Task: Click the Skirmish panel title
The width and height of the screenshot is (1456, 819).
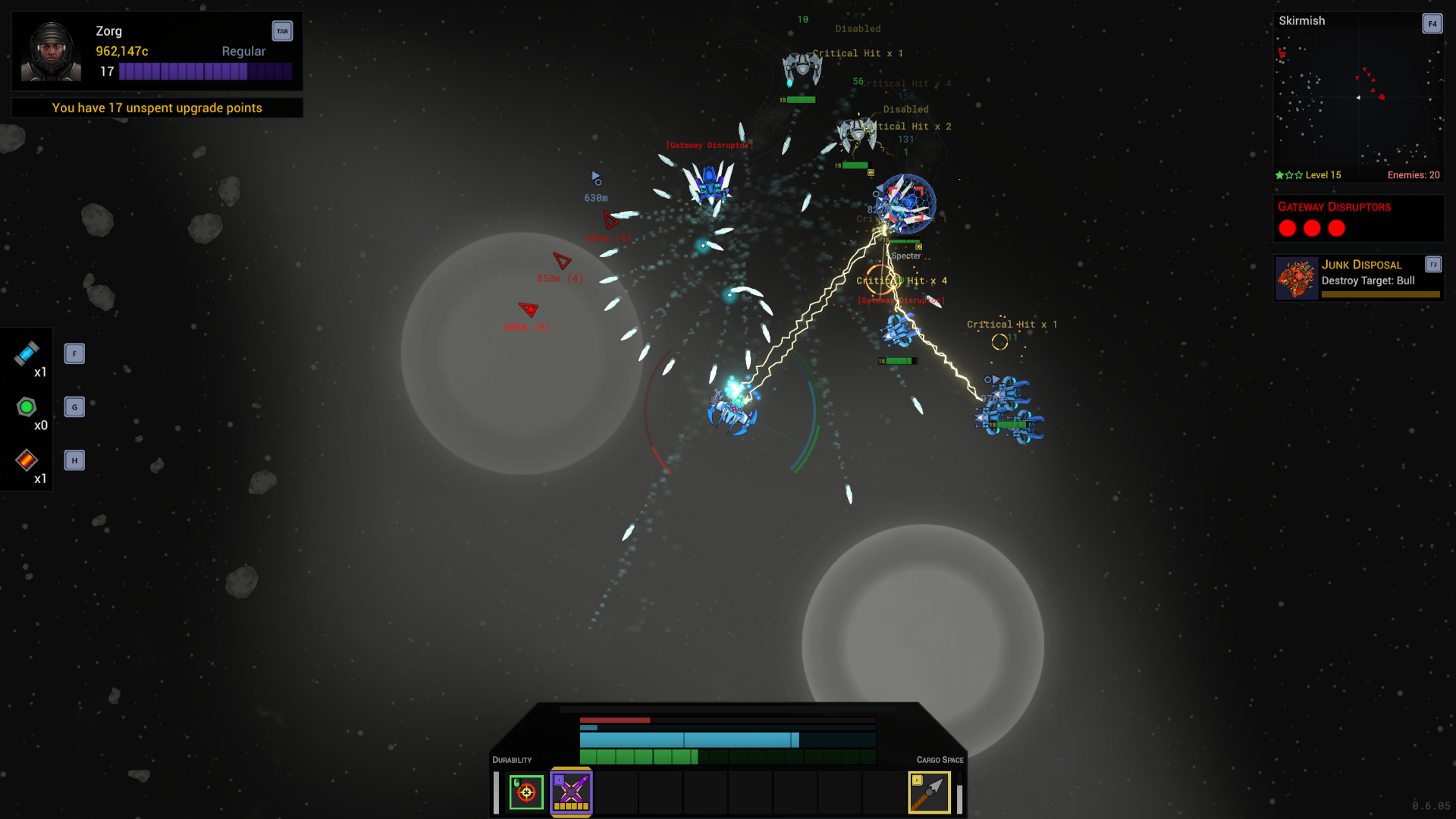Action: tap(1302, 20)
